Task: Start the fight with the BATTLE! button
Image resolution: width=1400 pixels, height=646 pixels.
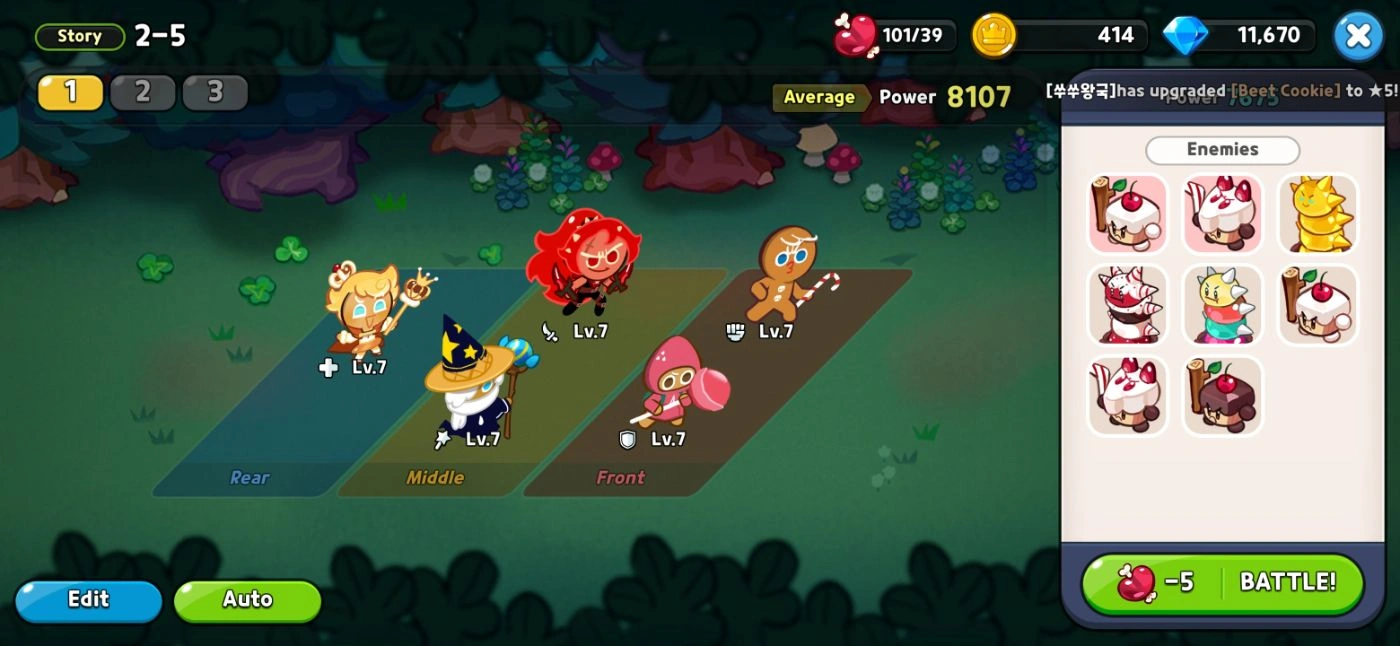Action: pos(1222,583)
